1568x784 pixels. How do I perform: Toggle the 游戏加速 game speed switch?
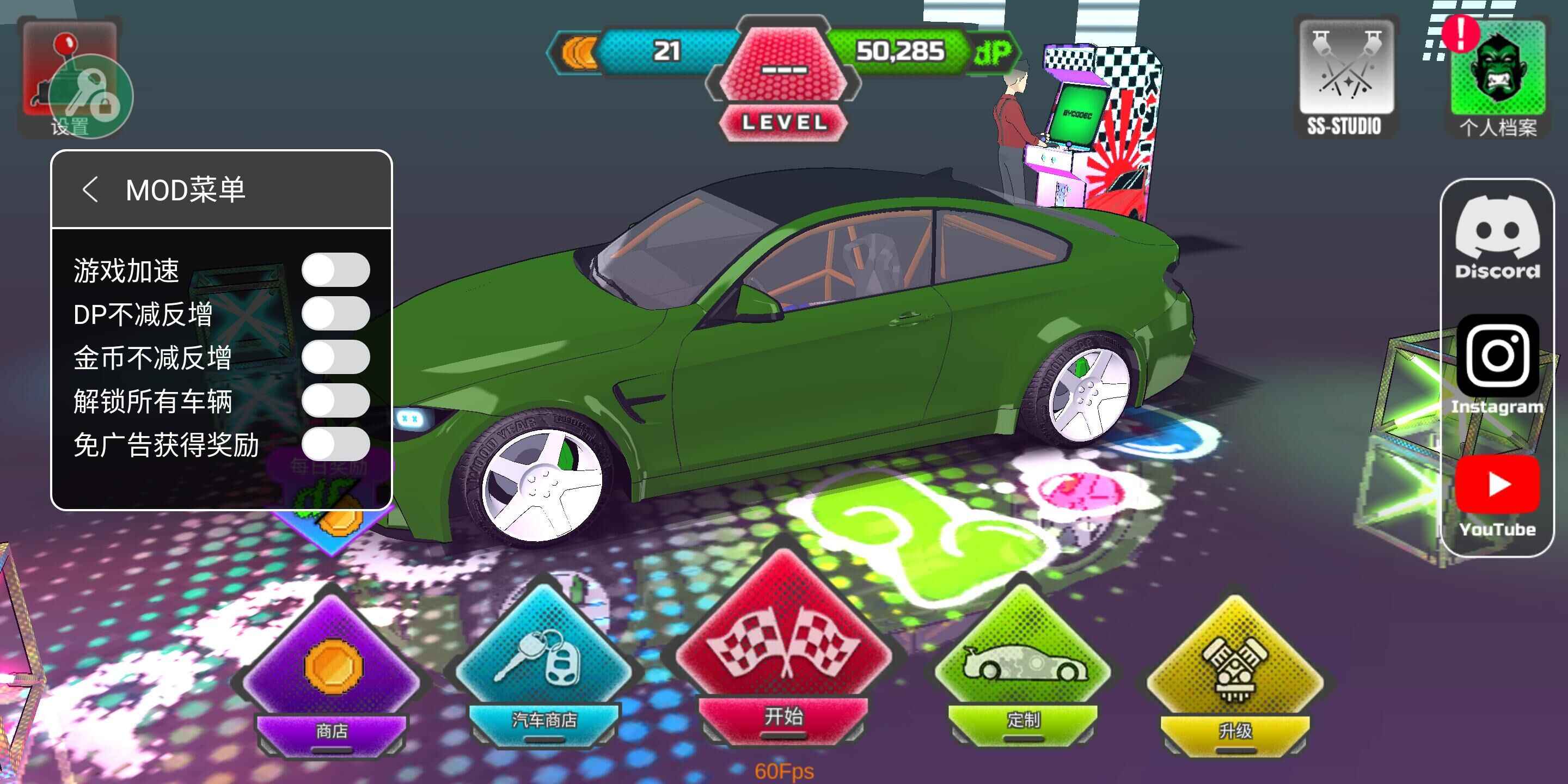(335, 269)
